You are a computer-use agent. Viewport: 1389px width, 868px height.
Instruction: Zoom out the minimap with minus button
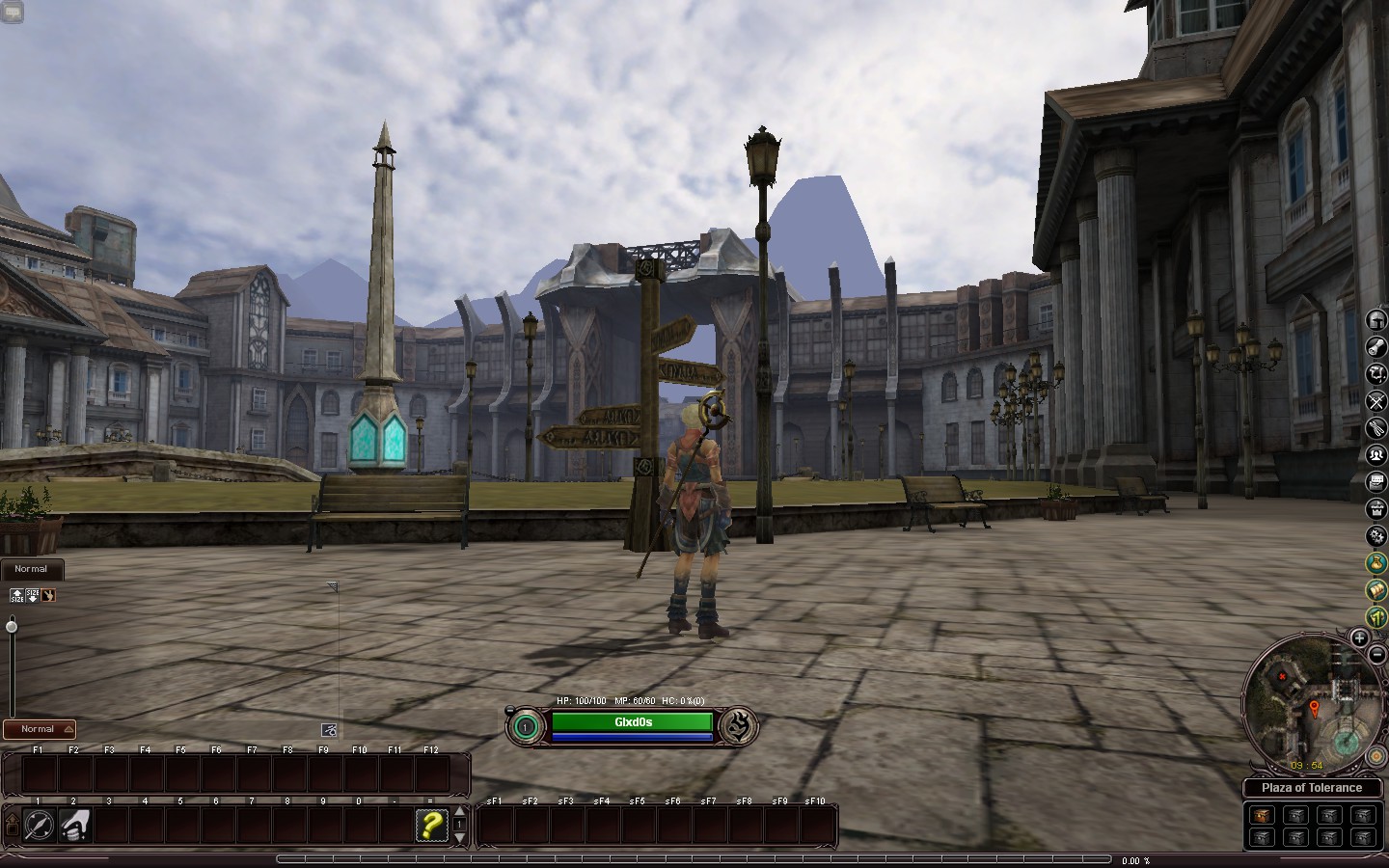click(x=1377, y=655)
